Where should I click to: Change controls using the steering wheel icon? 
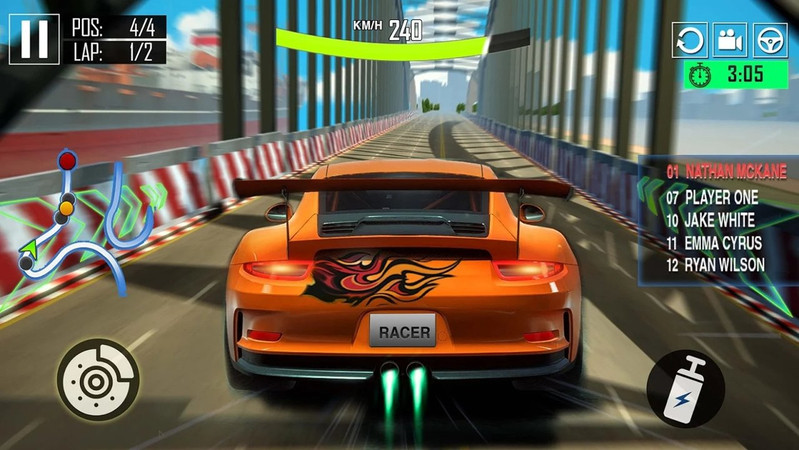(770, 41)
